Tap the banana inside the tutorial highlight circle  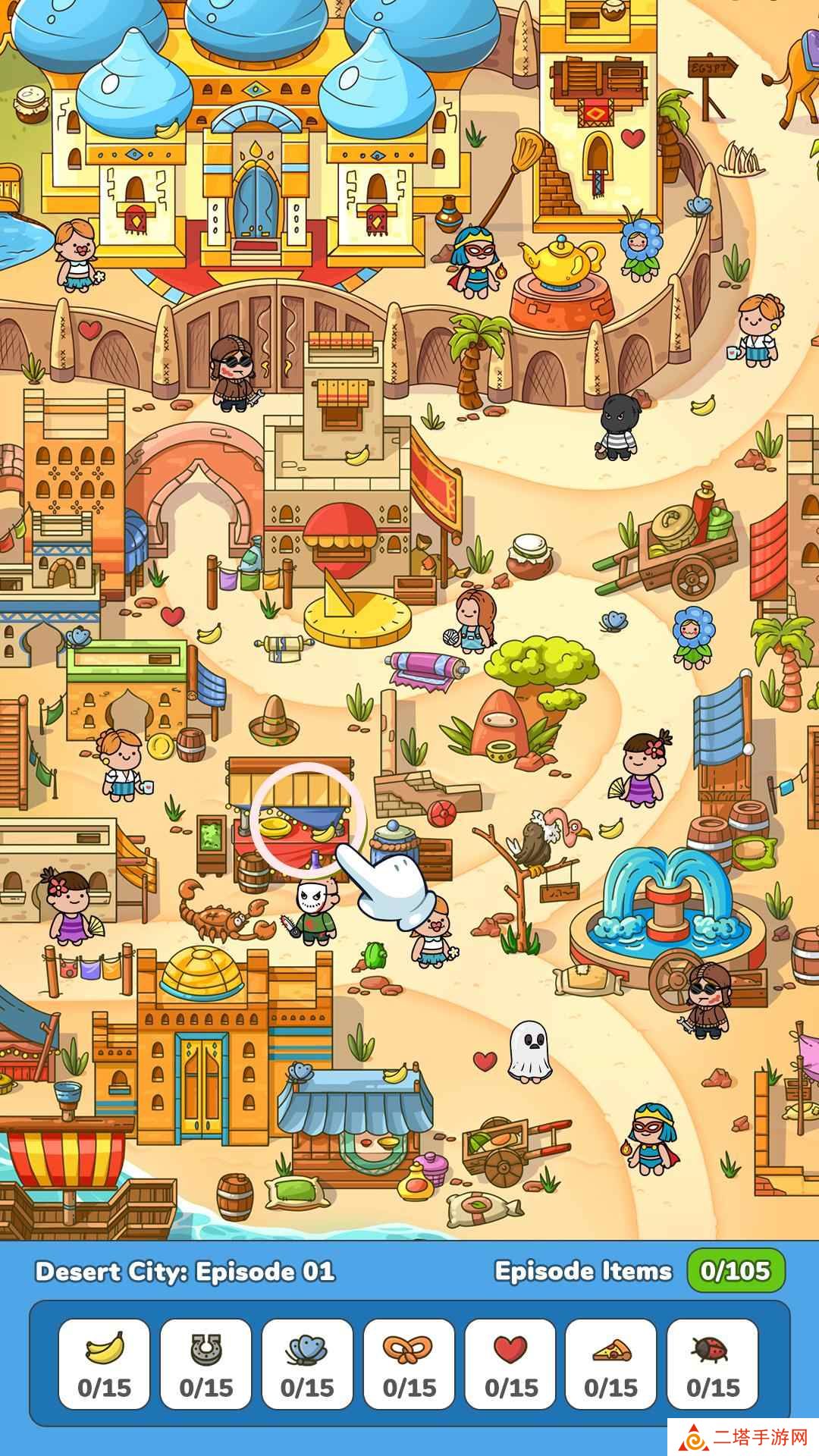click(x=324, y=833)
